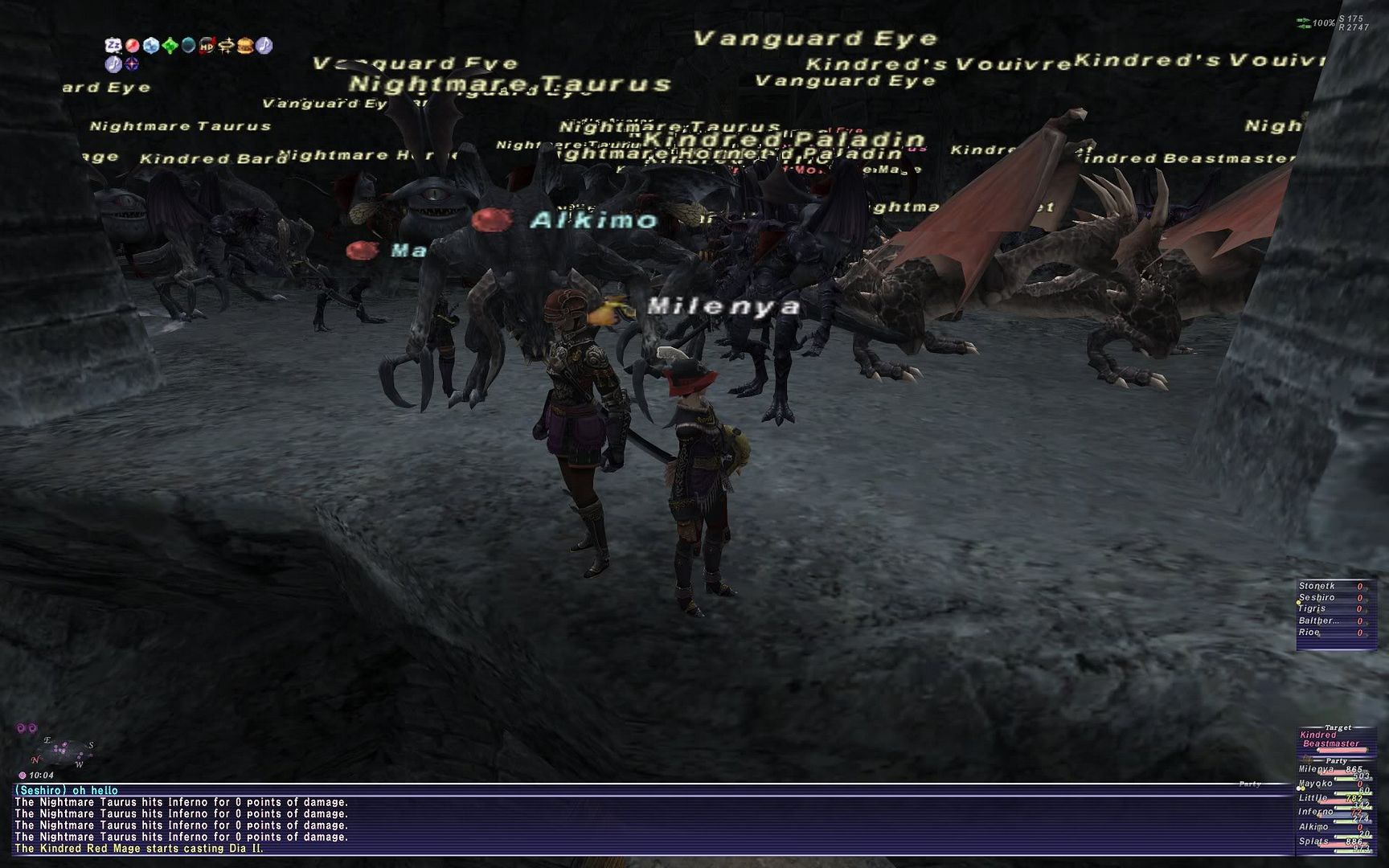Screen dimensions: 1389x868
Task: Select Seshiro in the alliance list
Action: click(x=1317, y=598)
